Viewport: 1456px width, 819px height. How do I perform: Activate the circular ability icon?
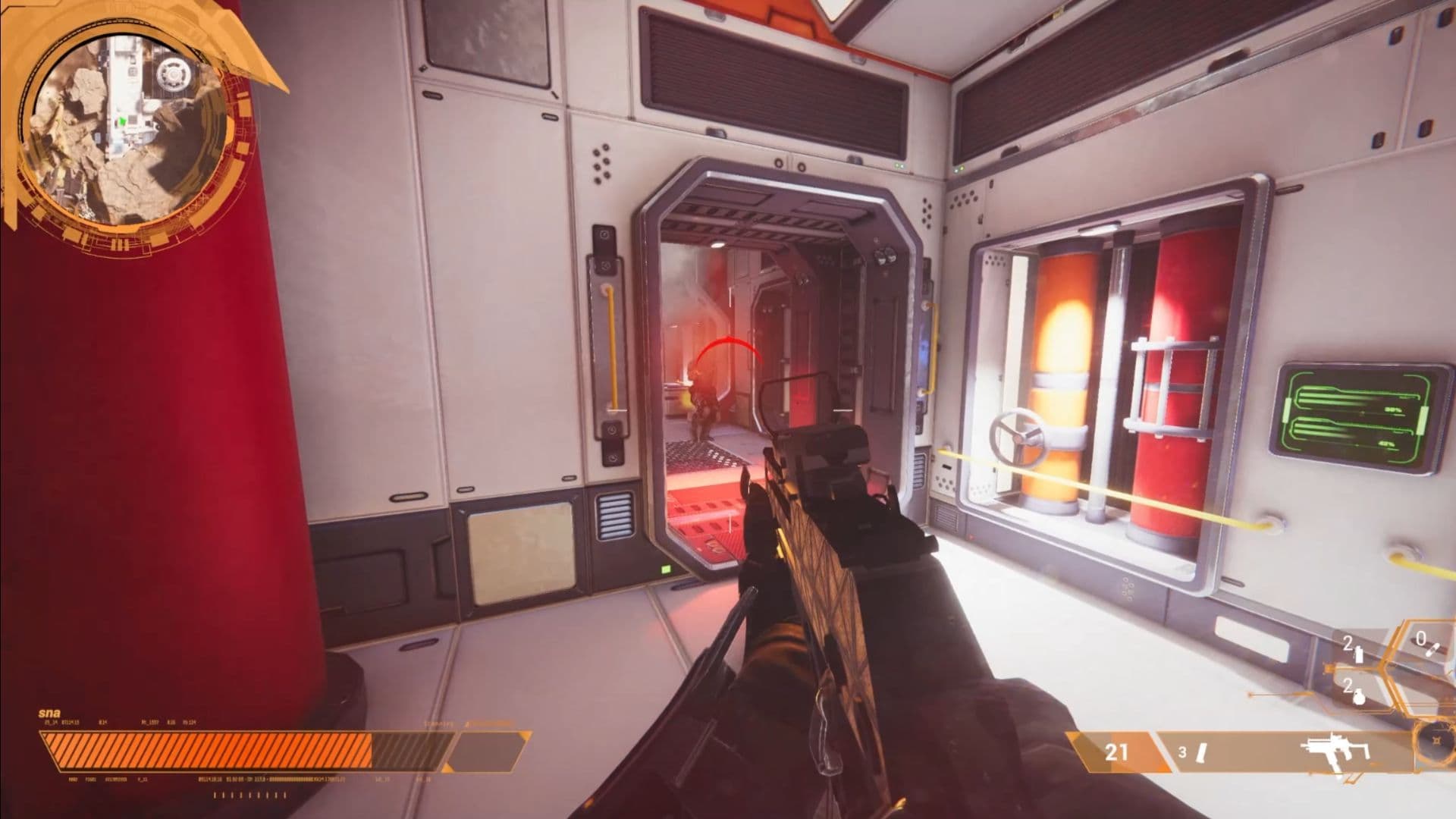click(1436, 742)
